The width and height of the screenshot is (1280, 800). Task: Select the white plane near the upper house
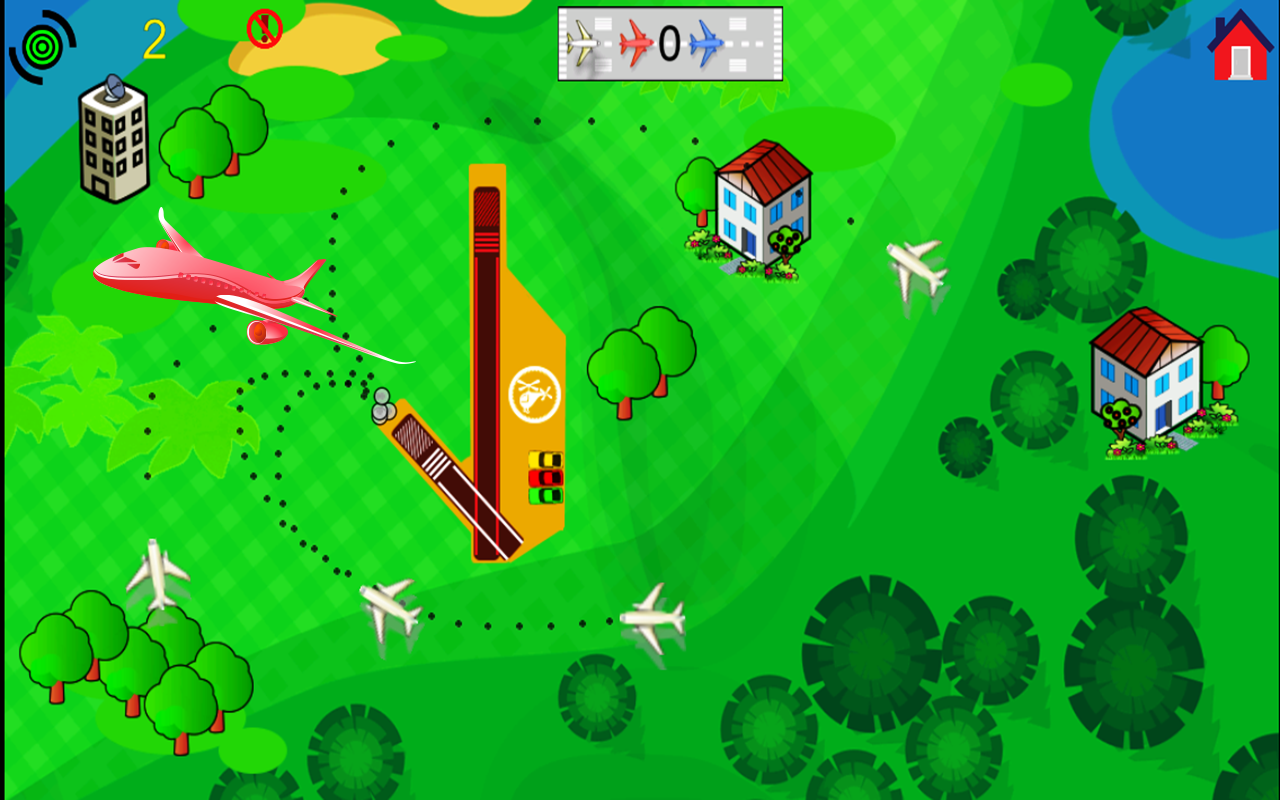912,268
